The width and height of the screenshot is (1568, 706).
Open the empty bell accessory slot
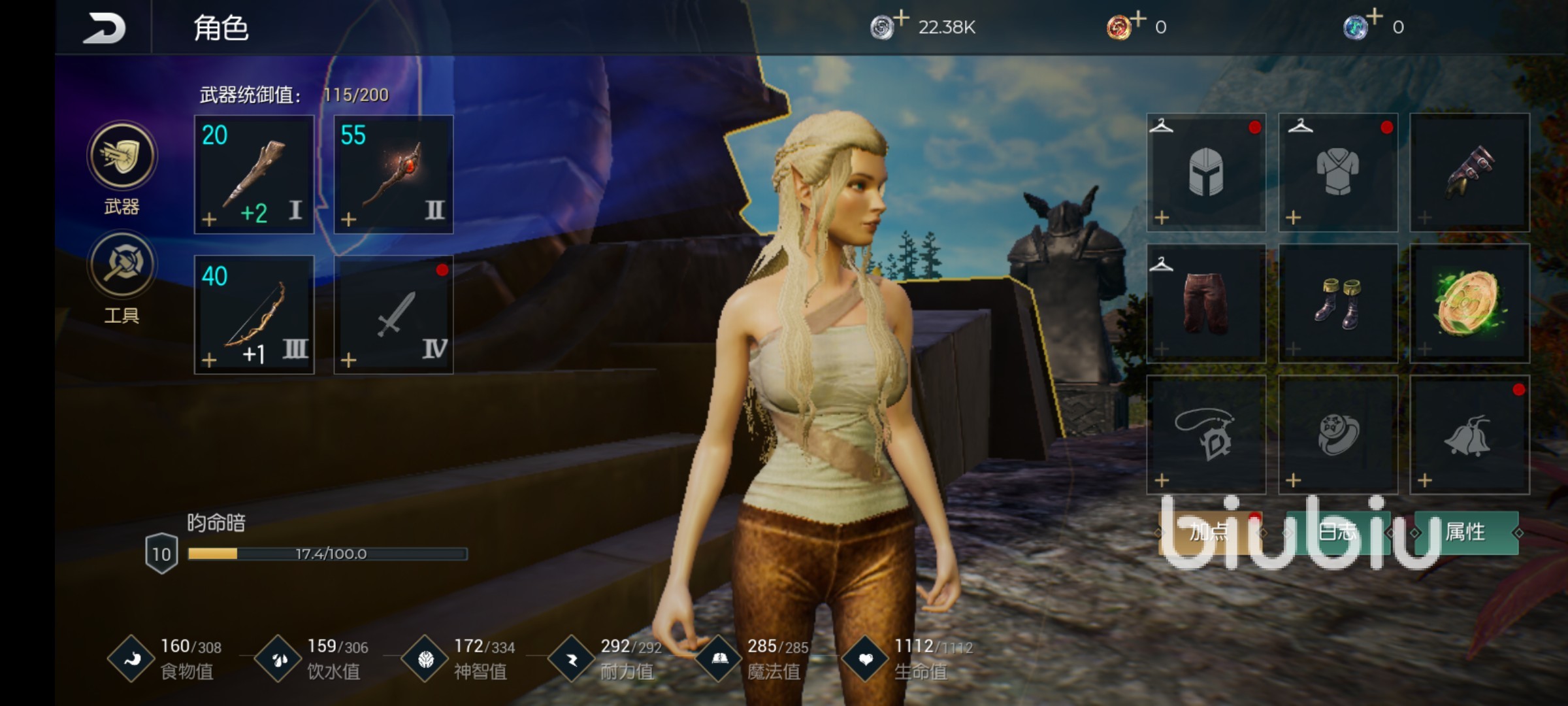click(1469, 435)
